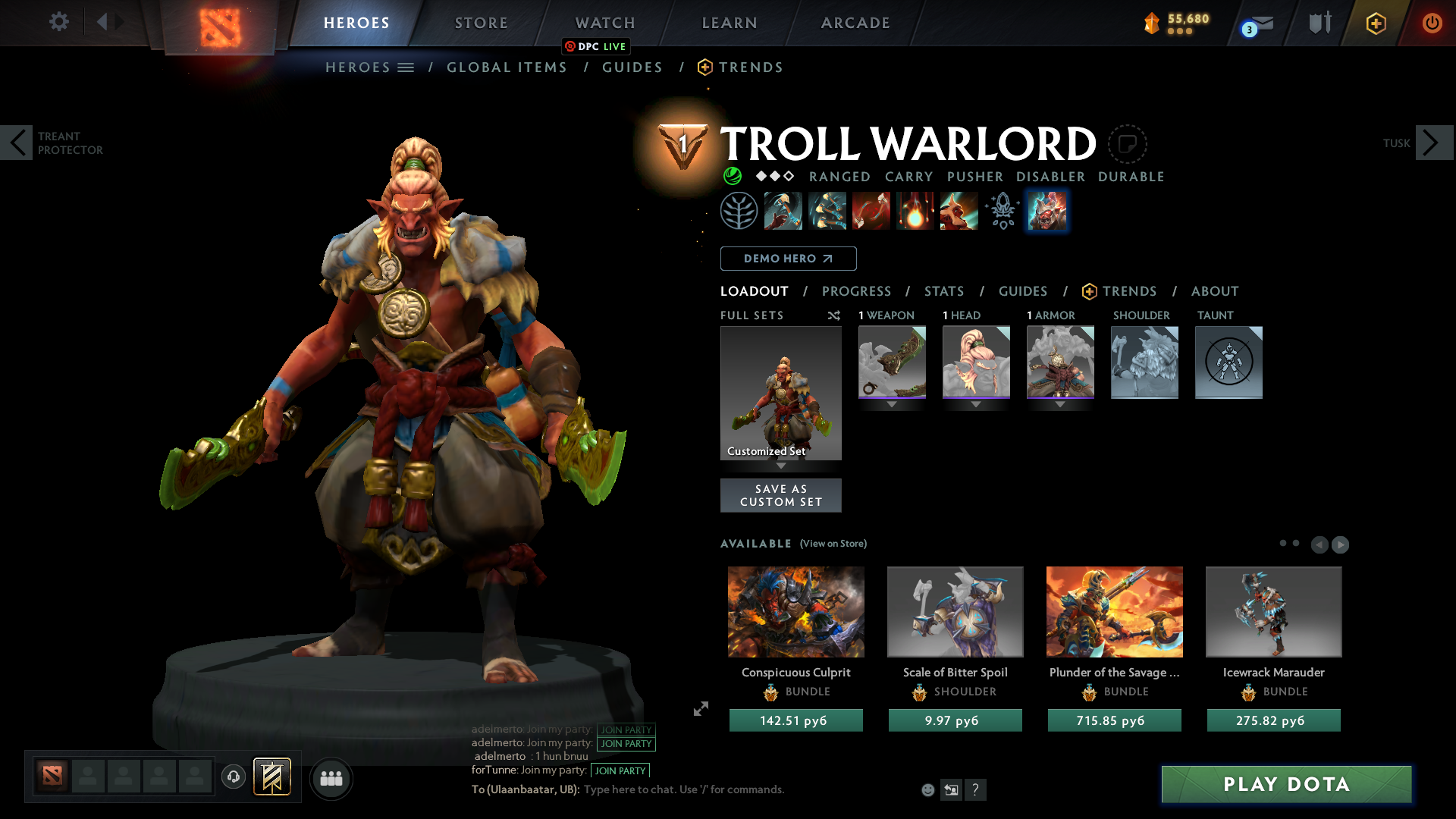Select the equipped persona portrait slot
1456x819 pixels.
pos(1047,211)
